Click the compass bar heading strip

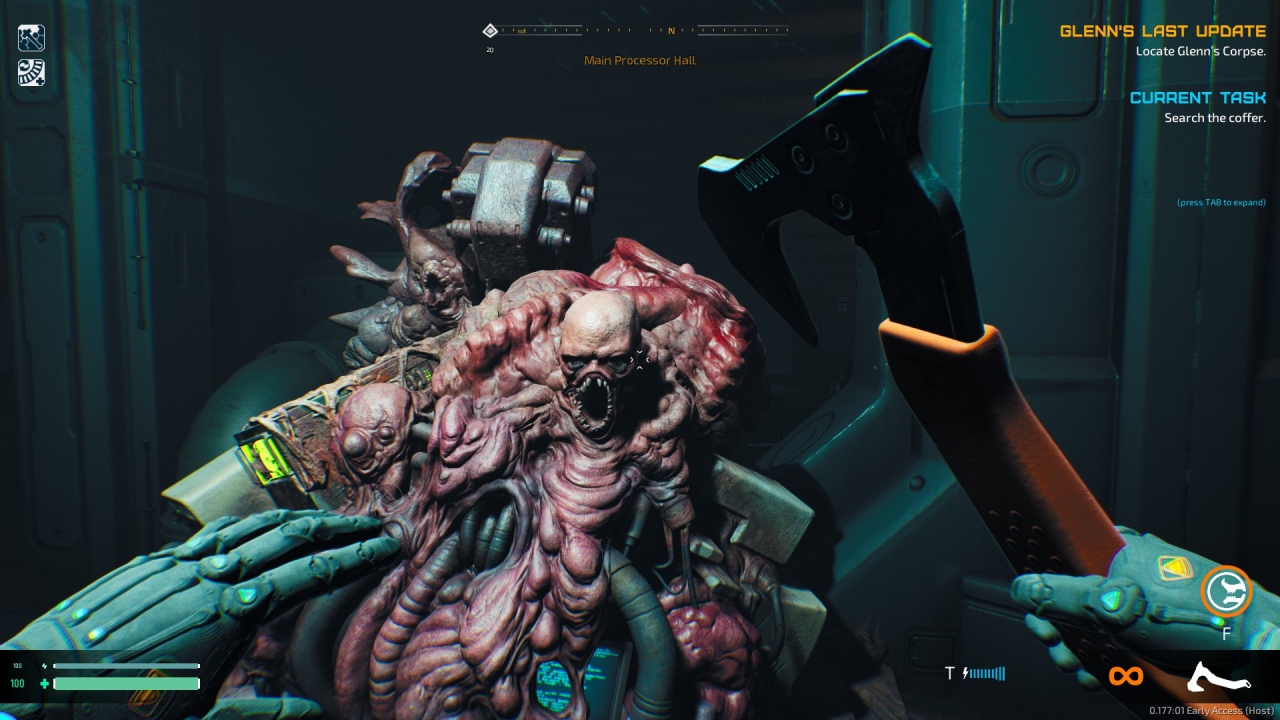(x=638, y=30)
